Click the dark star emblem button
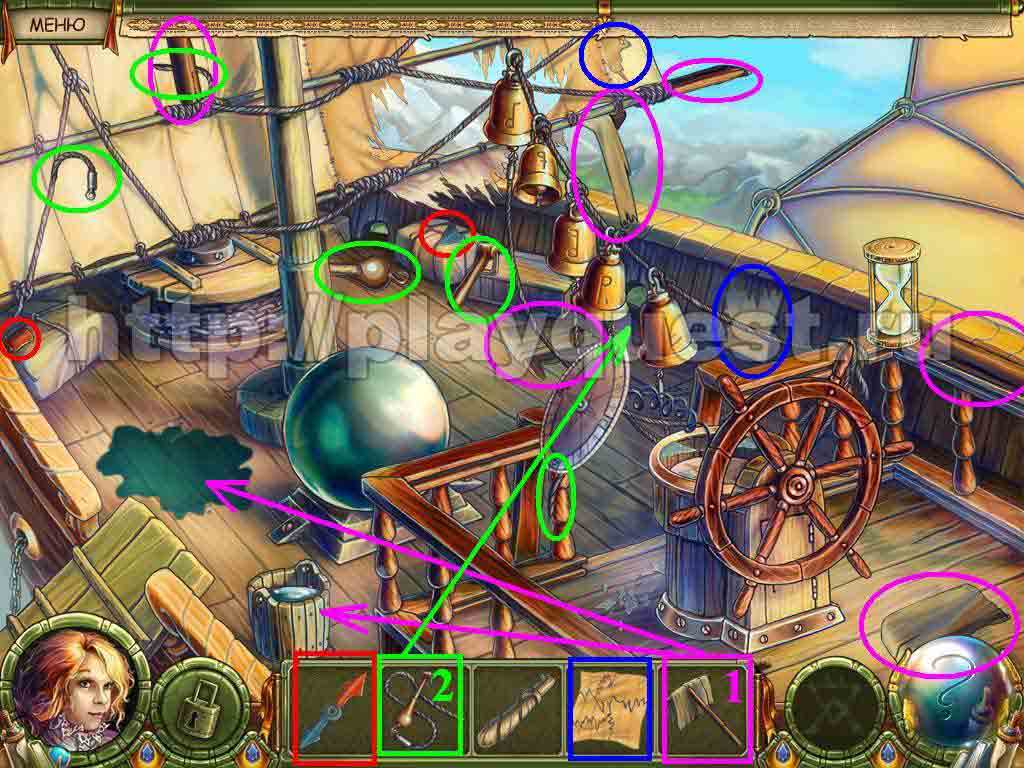1024x768 pixels. pos(835,704)
